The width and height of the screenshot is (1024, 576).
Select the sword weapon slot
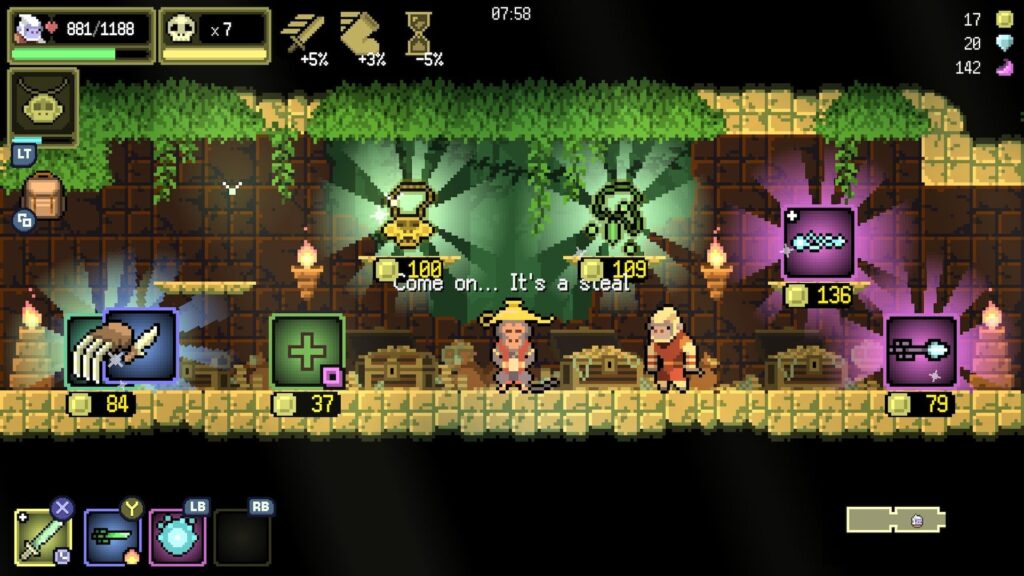click(42, 536)
